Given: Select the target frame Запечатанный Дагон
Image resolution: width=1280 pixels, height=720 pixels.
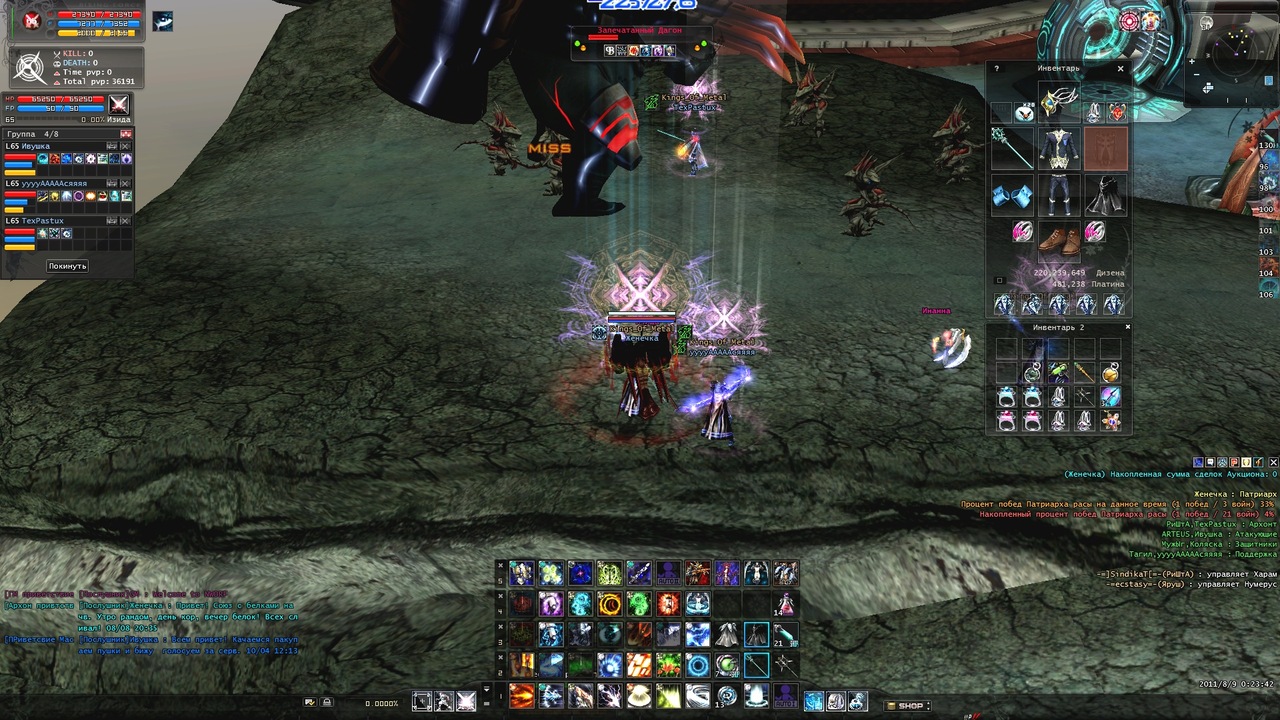Looking at the screenshot, I should click(640, 31).
